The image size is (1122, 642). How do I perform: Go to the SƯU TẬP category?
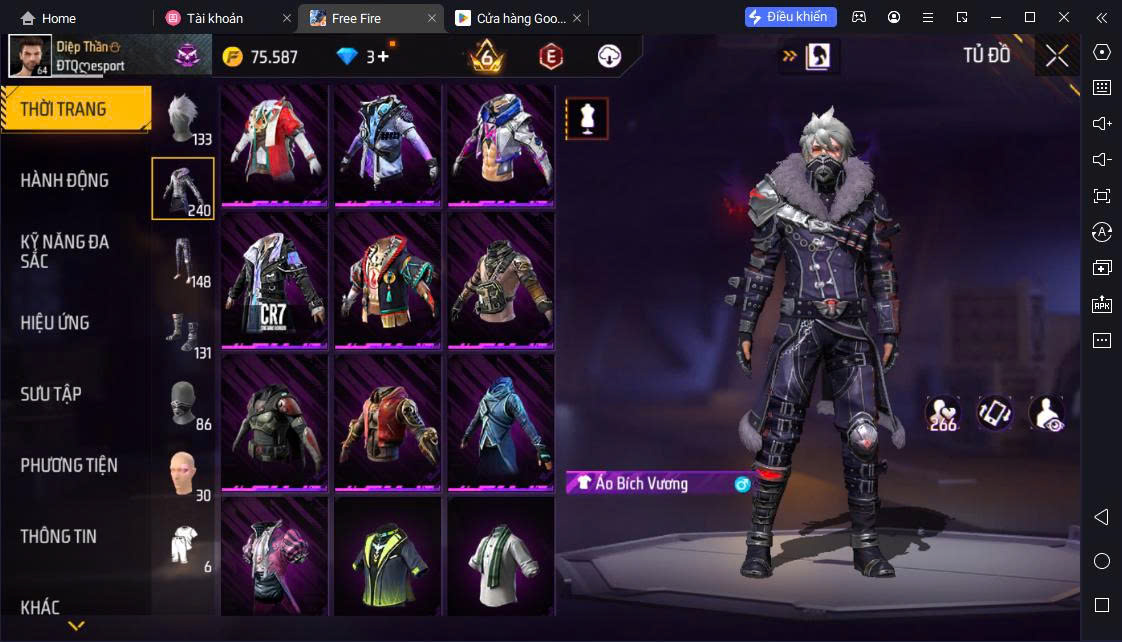[51, 394]
